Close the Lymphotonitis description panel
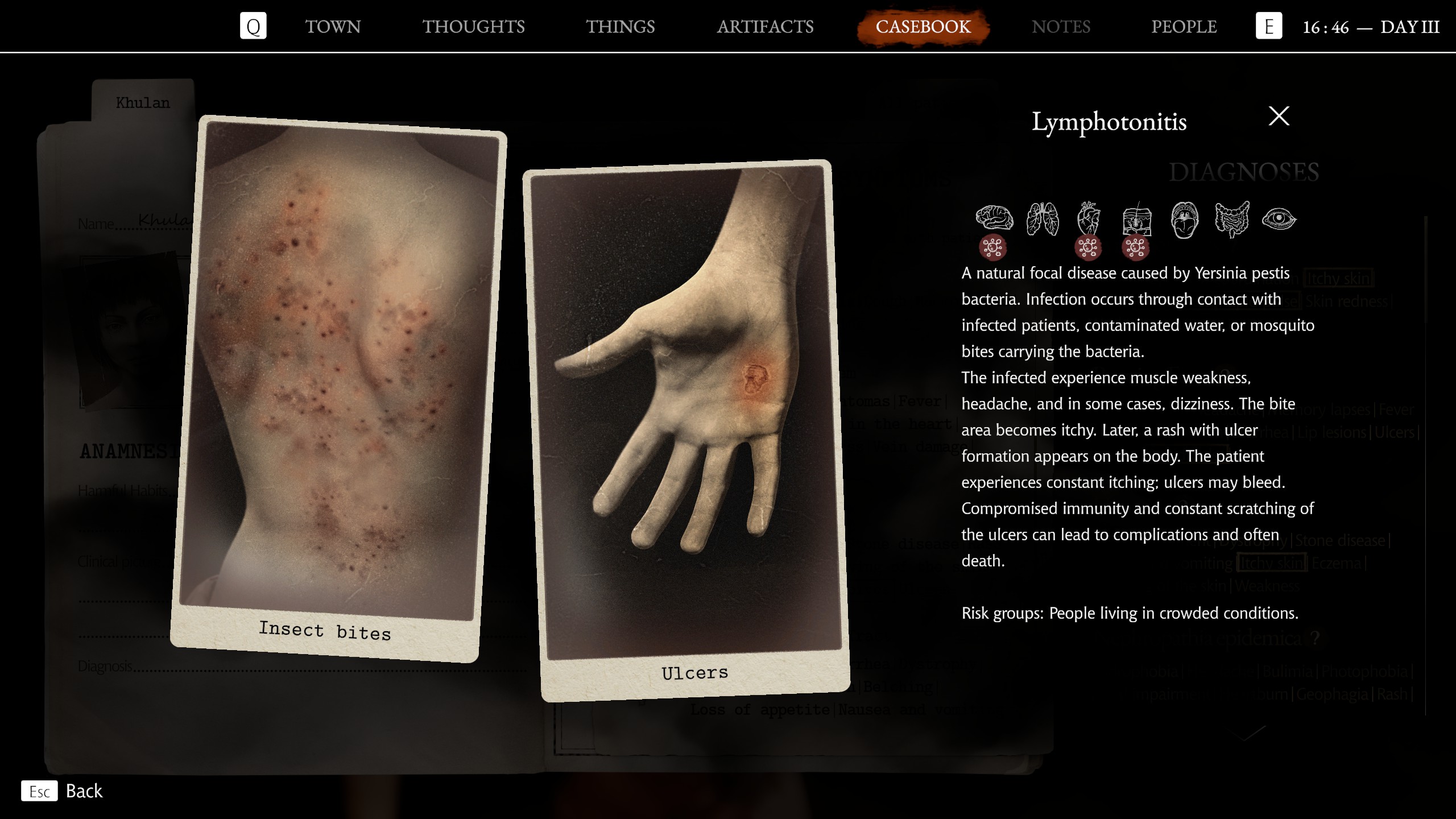Screen dimensions: 1456x819 (1279, 117)
